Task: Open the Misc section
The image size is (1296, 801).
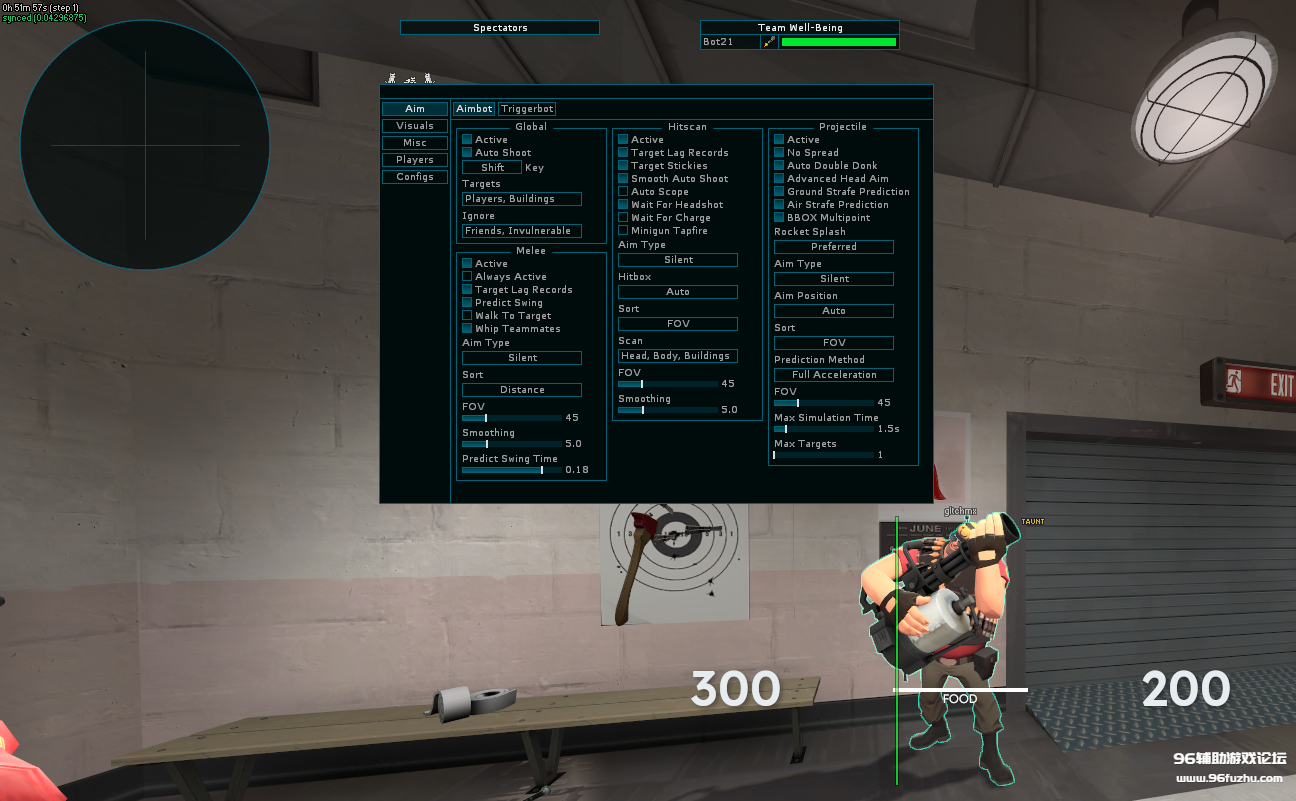Action: coord(415,143)
